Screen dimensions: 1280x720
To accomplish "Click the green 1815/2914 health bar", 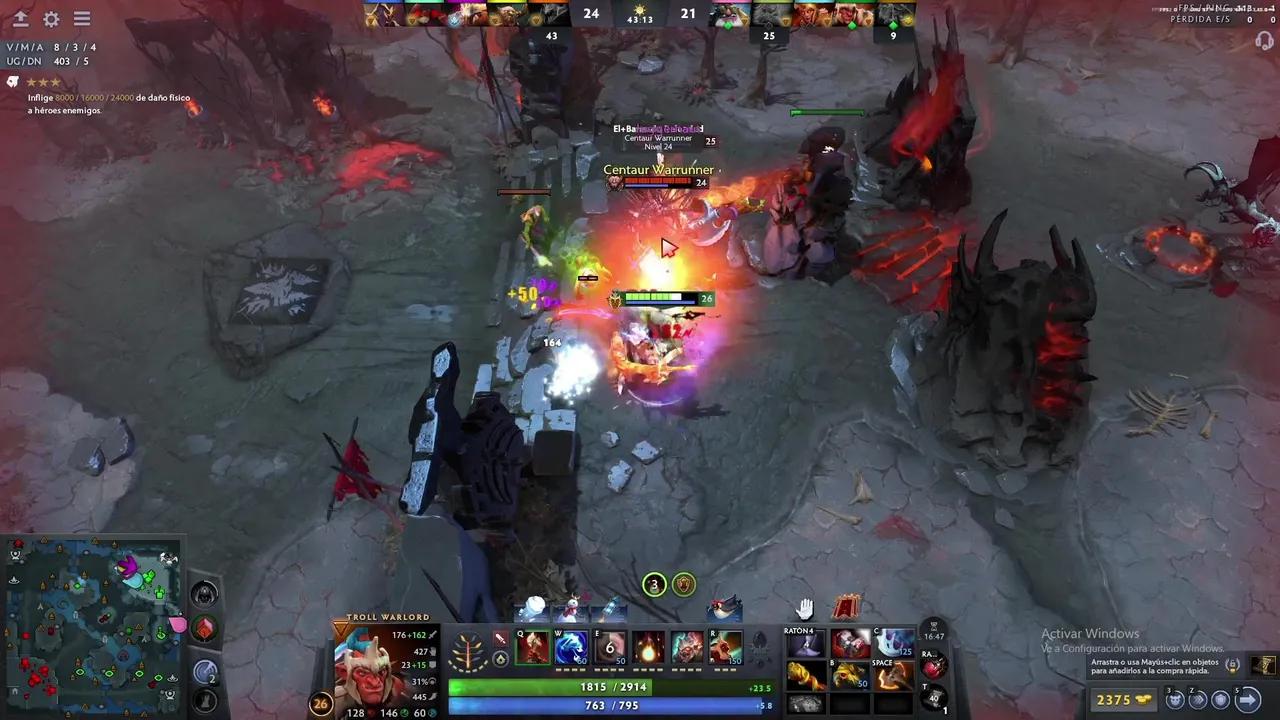I will (x=615, y=687).
